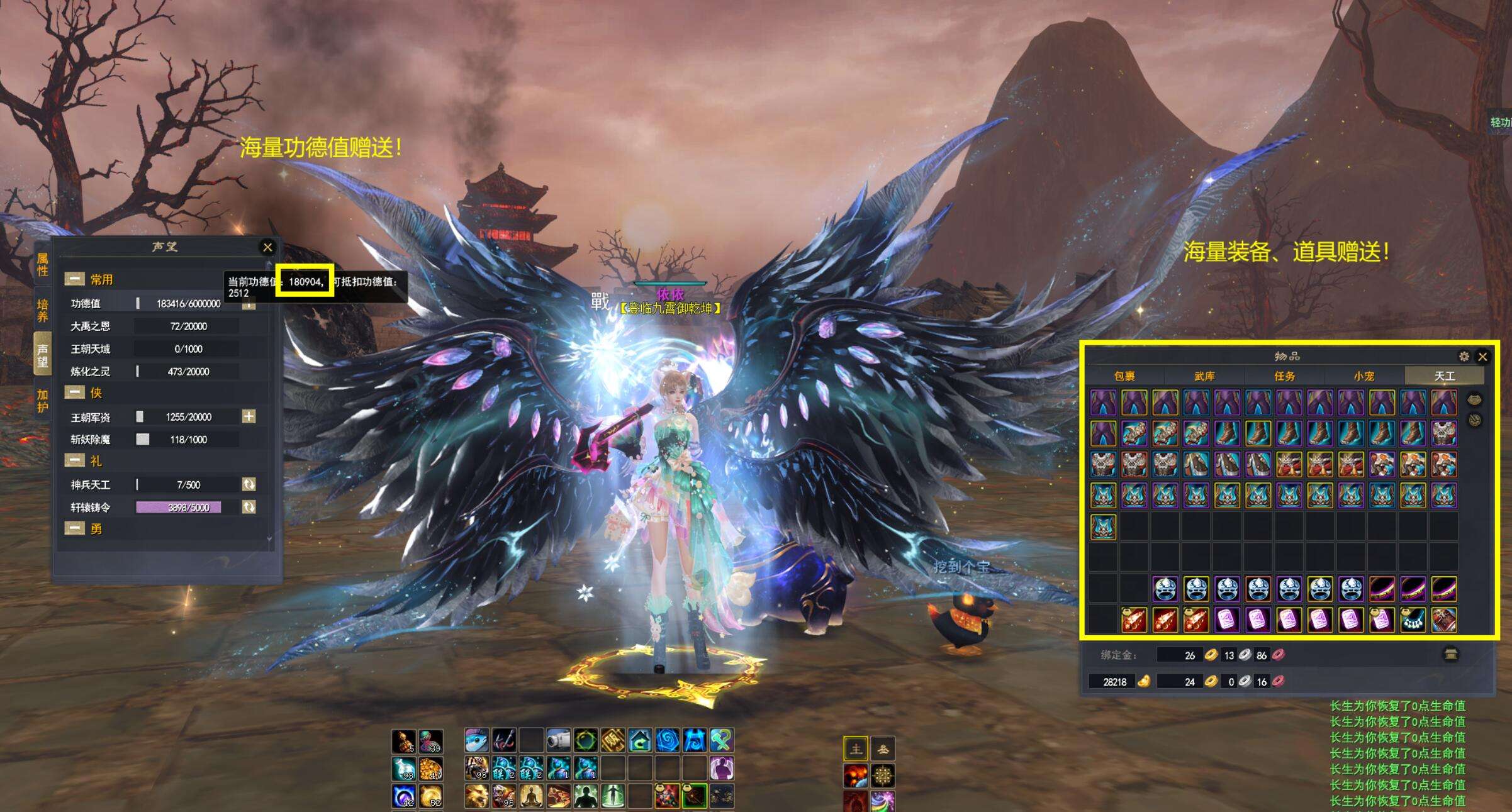Show the 小宠 inventory tab
The width and height of the screenshot is (1512, 812).
pyautogui.click(x=1364, y=376)
